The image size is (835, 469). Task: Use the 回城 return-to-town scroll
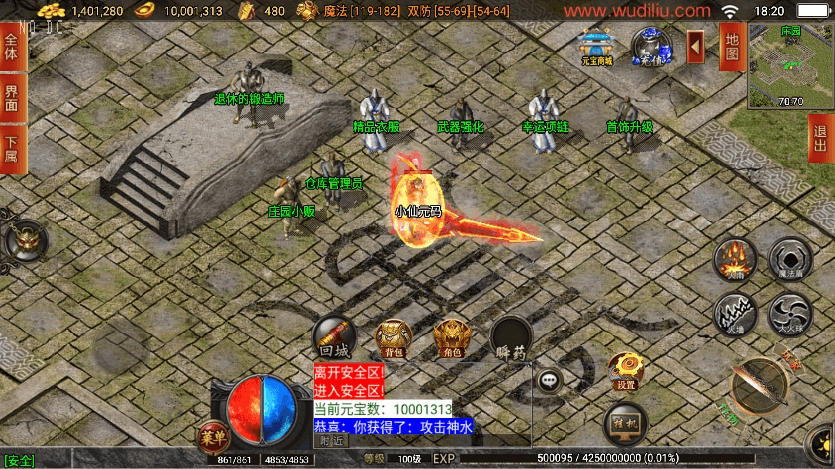tap(333, 338)
